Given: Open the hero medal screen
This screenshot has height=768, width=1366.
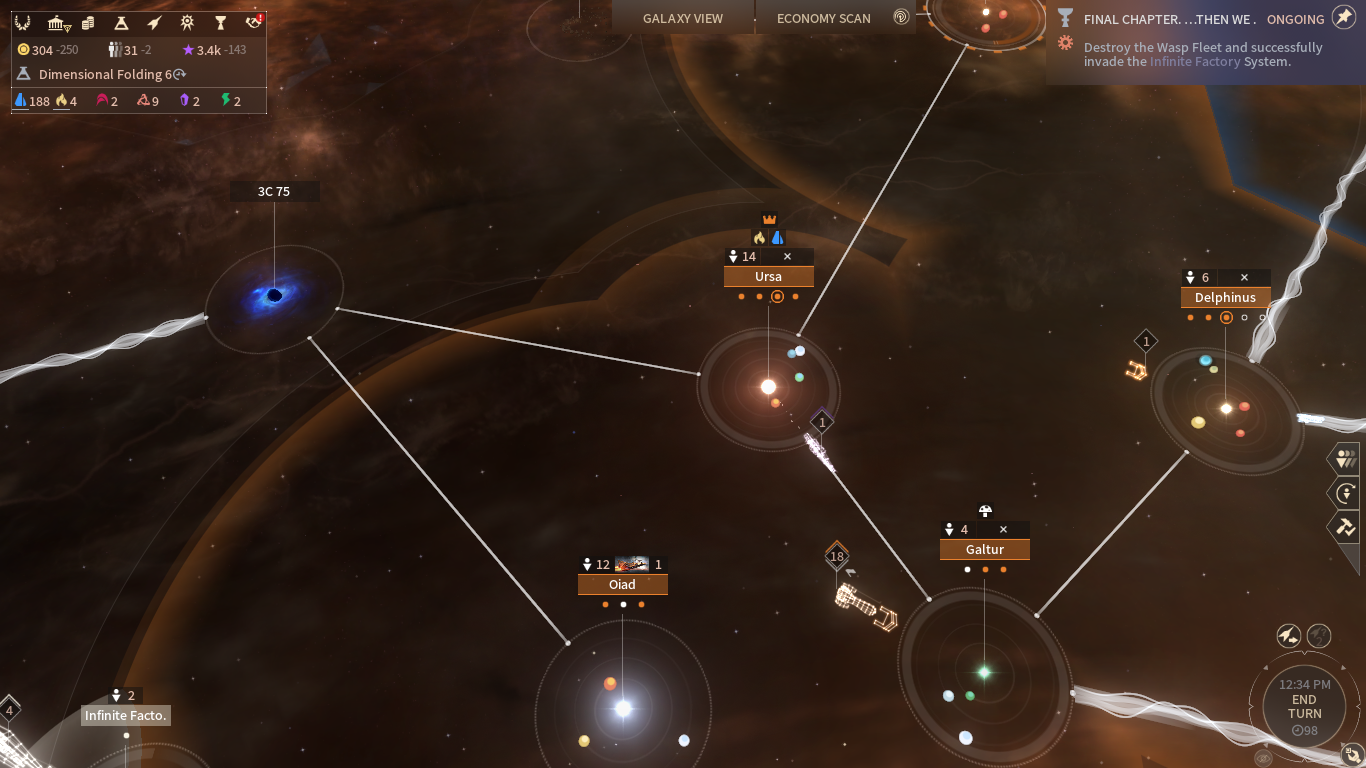Looking at the screenshot, I should 187,23.
